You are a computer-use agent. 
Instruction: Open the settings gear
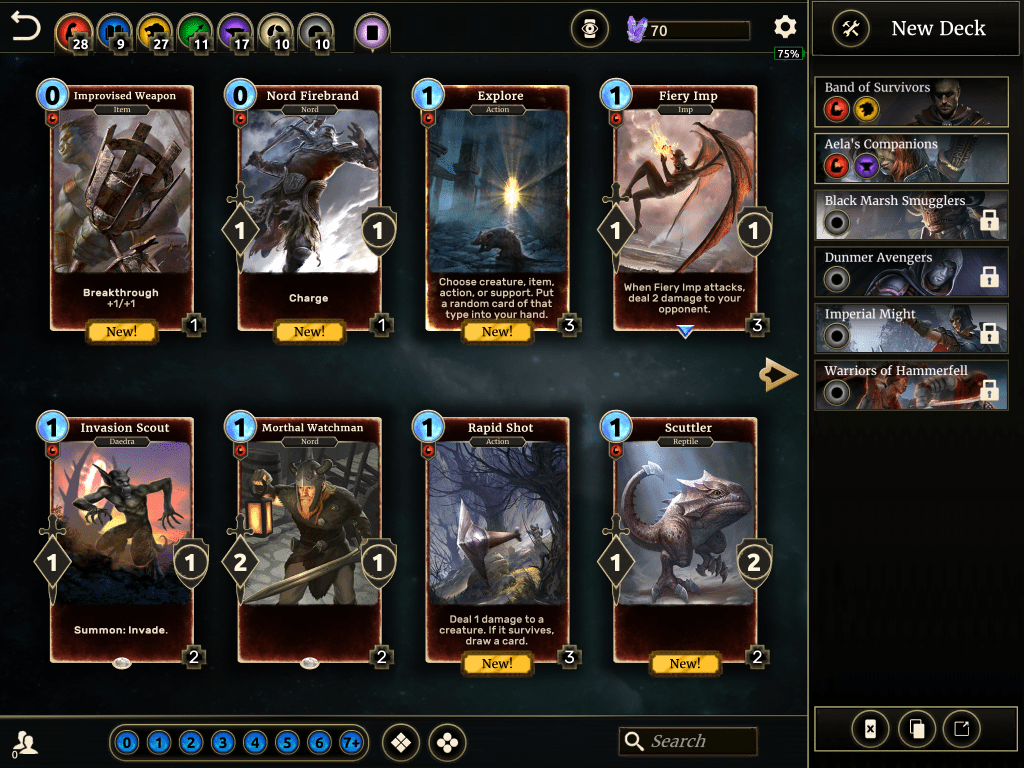coord(785,28)
